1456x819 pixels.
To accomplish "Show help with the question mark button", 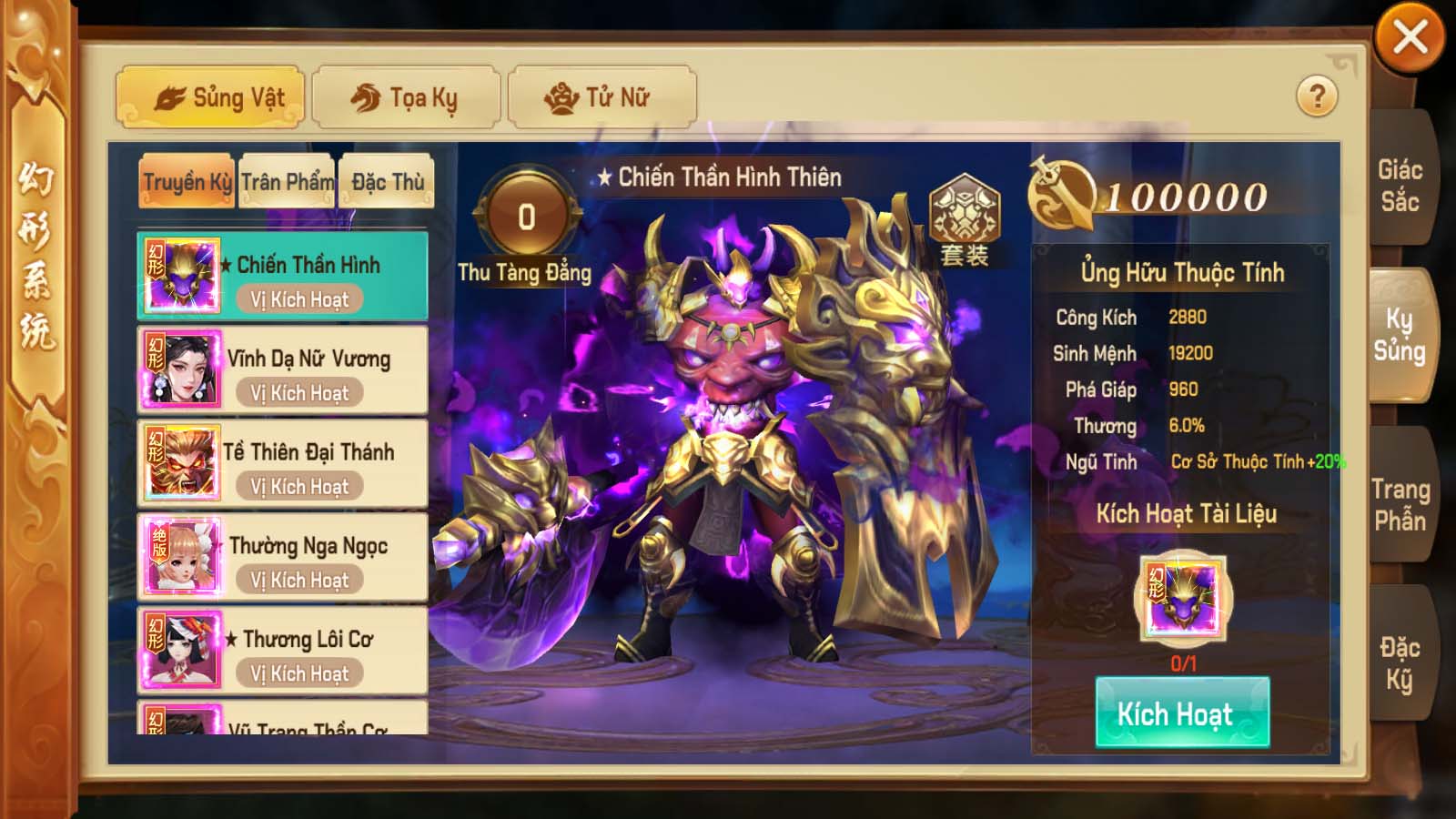I will [1317, 96].
